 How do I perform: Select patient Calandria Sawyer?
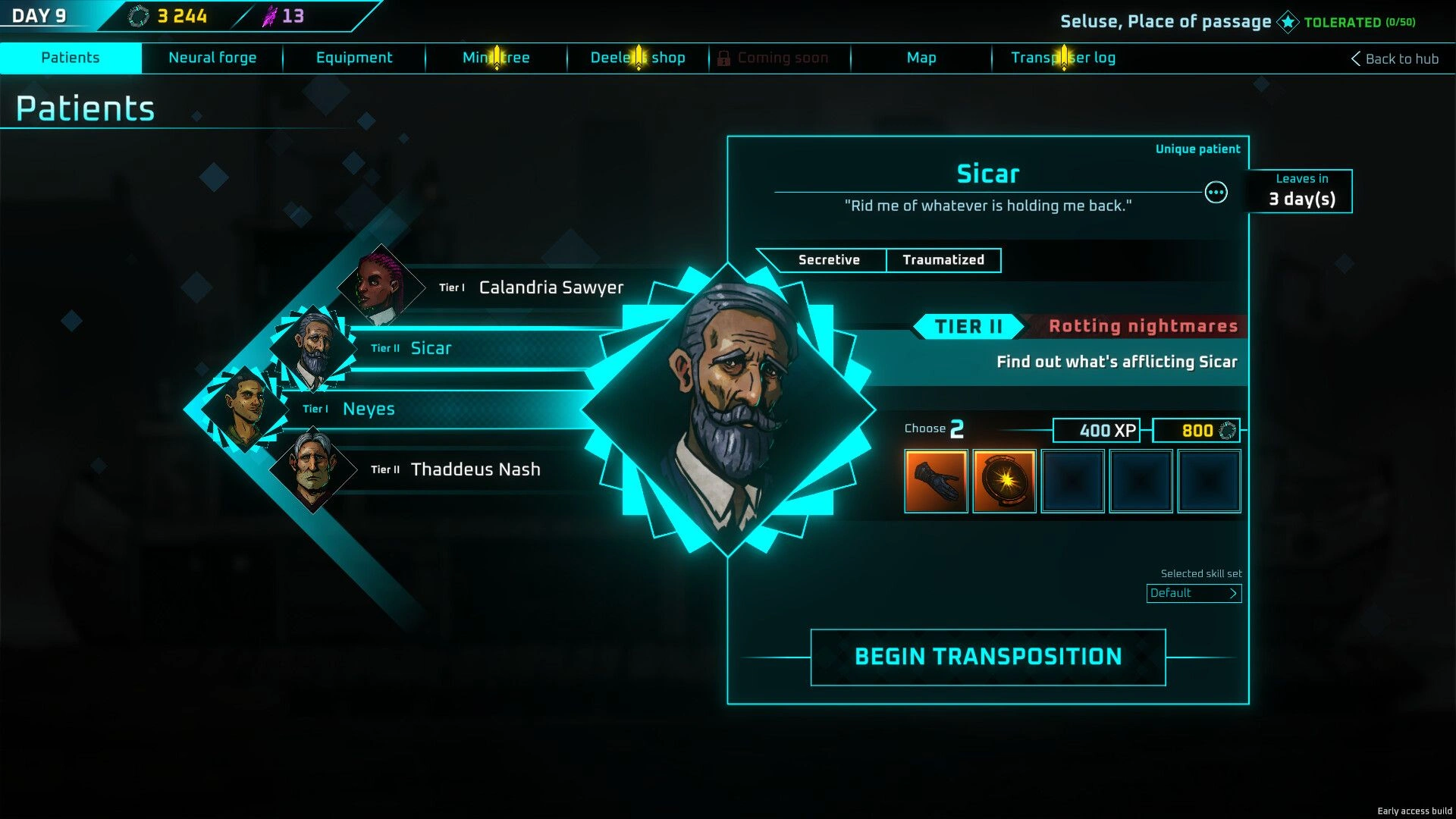pos(551,287)
